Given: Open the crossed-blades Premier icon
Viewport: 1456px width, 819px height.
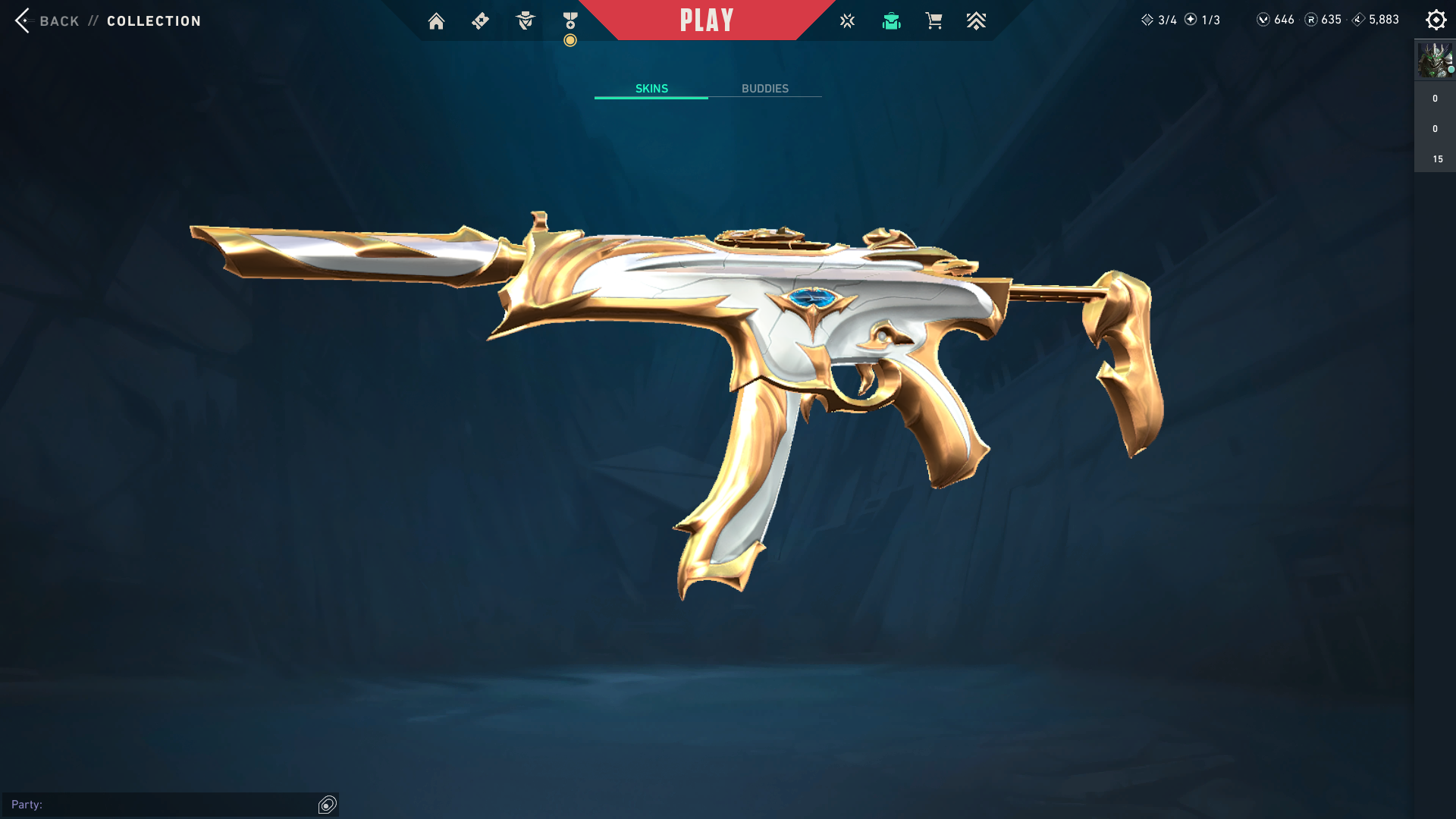Looking at the screenshot, I should [847, 21].
